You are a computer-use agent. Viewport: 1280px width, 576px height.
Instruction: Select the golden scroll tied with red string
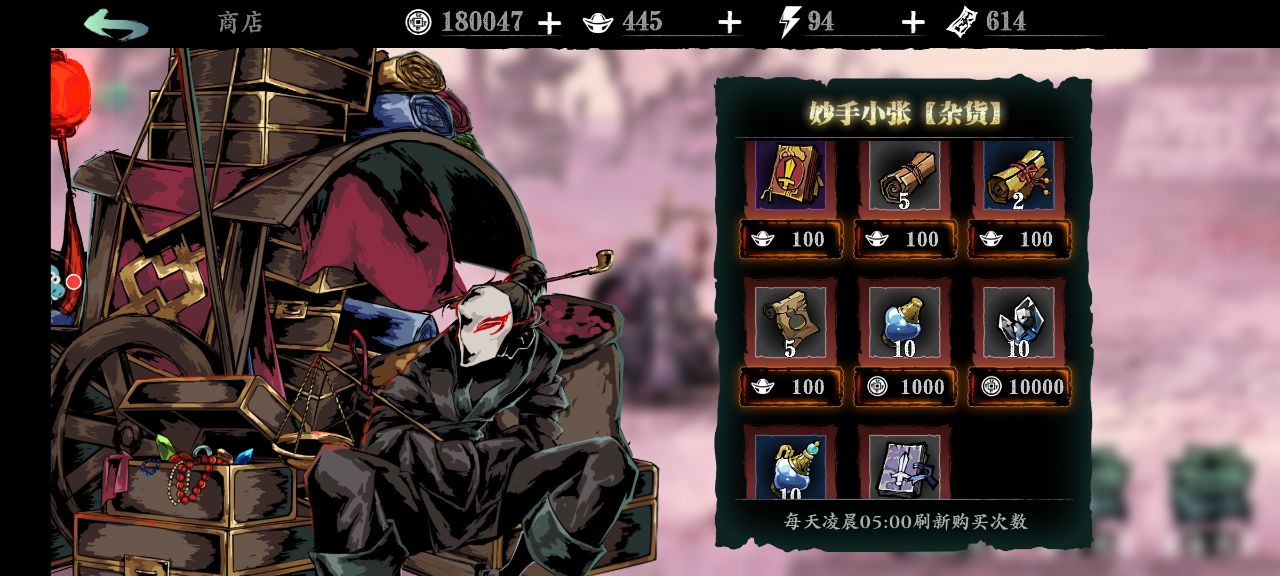point(1018,175)
